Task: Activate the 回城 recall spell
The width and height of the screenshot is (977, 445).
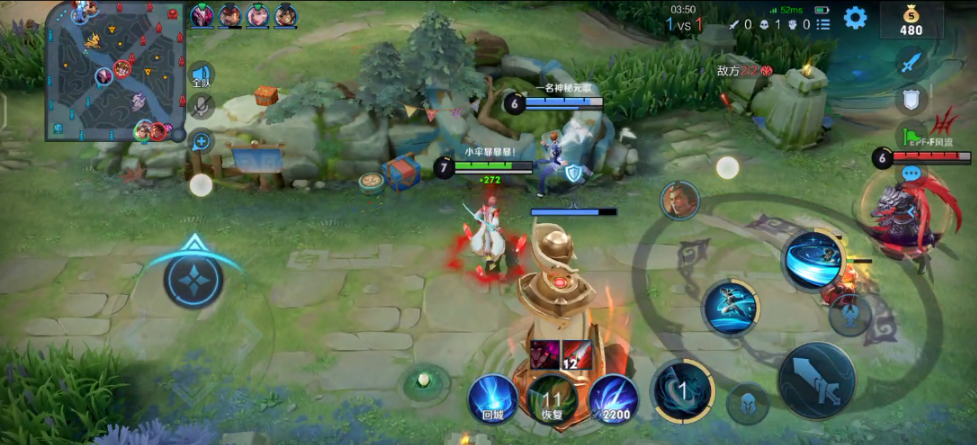Action: tap(492, 397)
